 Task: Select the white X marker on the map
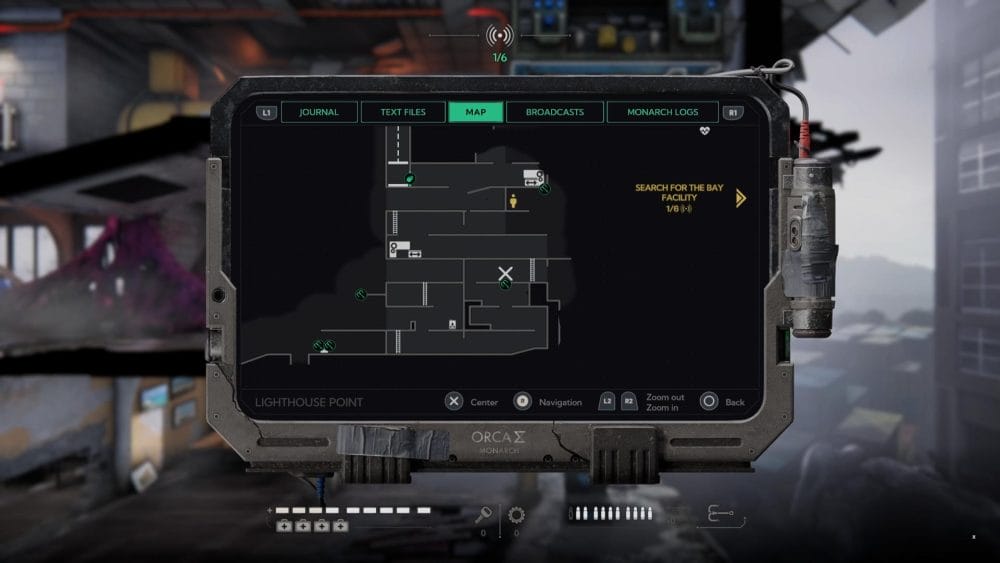click(506, 272)
